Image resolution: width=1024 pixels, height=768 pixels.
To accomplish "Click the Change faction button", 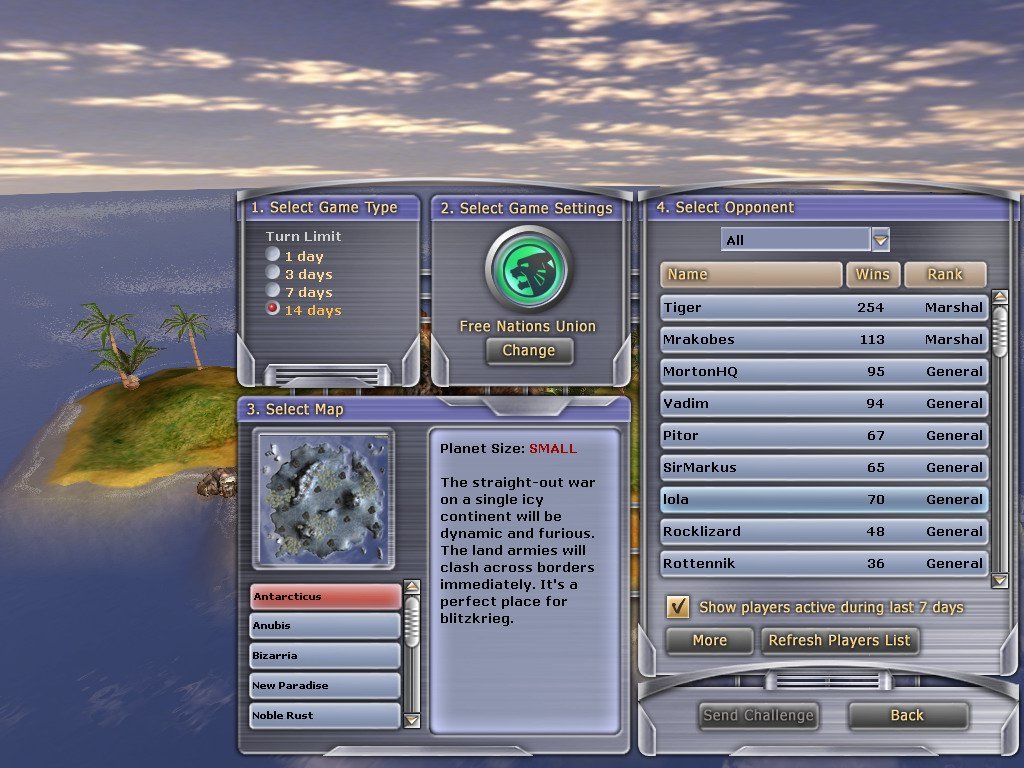I will click(x=529, y=351).
